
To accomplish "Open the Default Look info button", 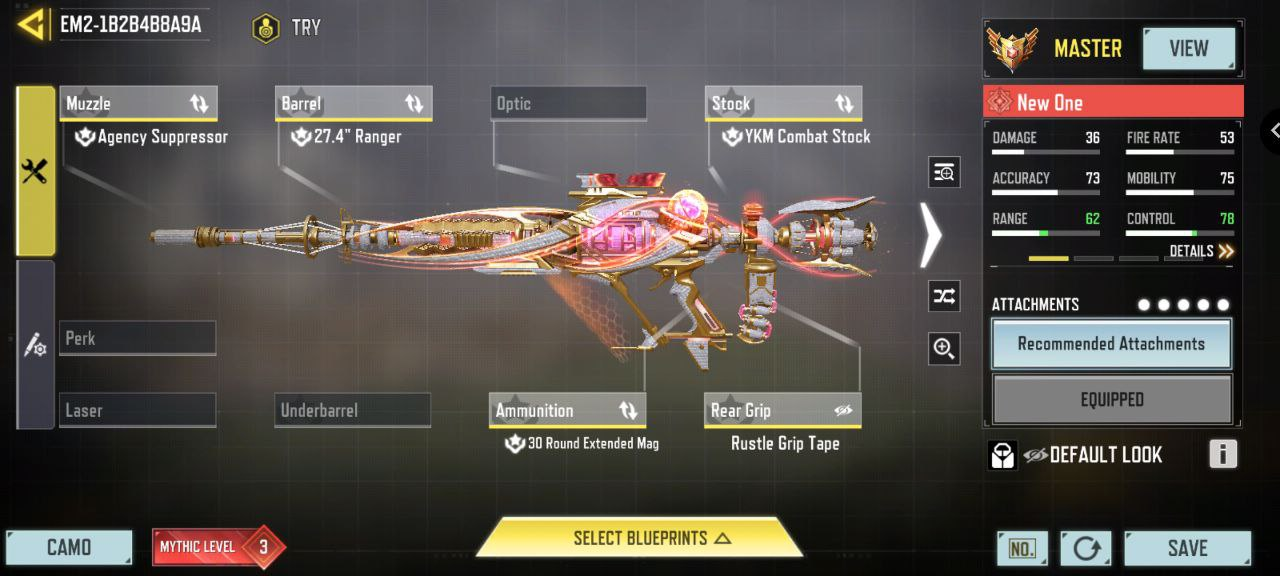I will (x=1222, y=454).
